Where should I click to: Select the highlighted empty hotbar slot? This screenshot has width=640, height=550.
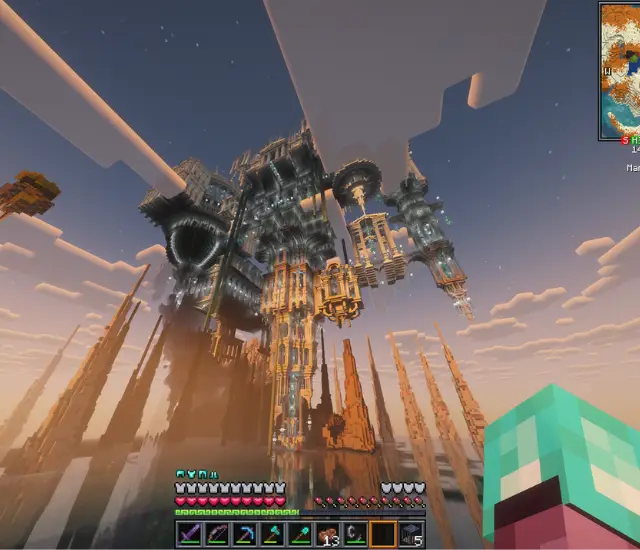[383, 535]
